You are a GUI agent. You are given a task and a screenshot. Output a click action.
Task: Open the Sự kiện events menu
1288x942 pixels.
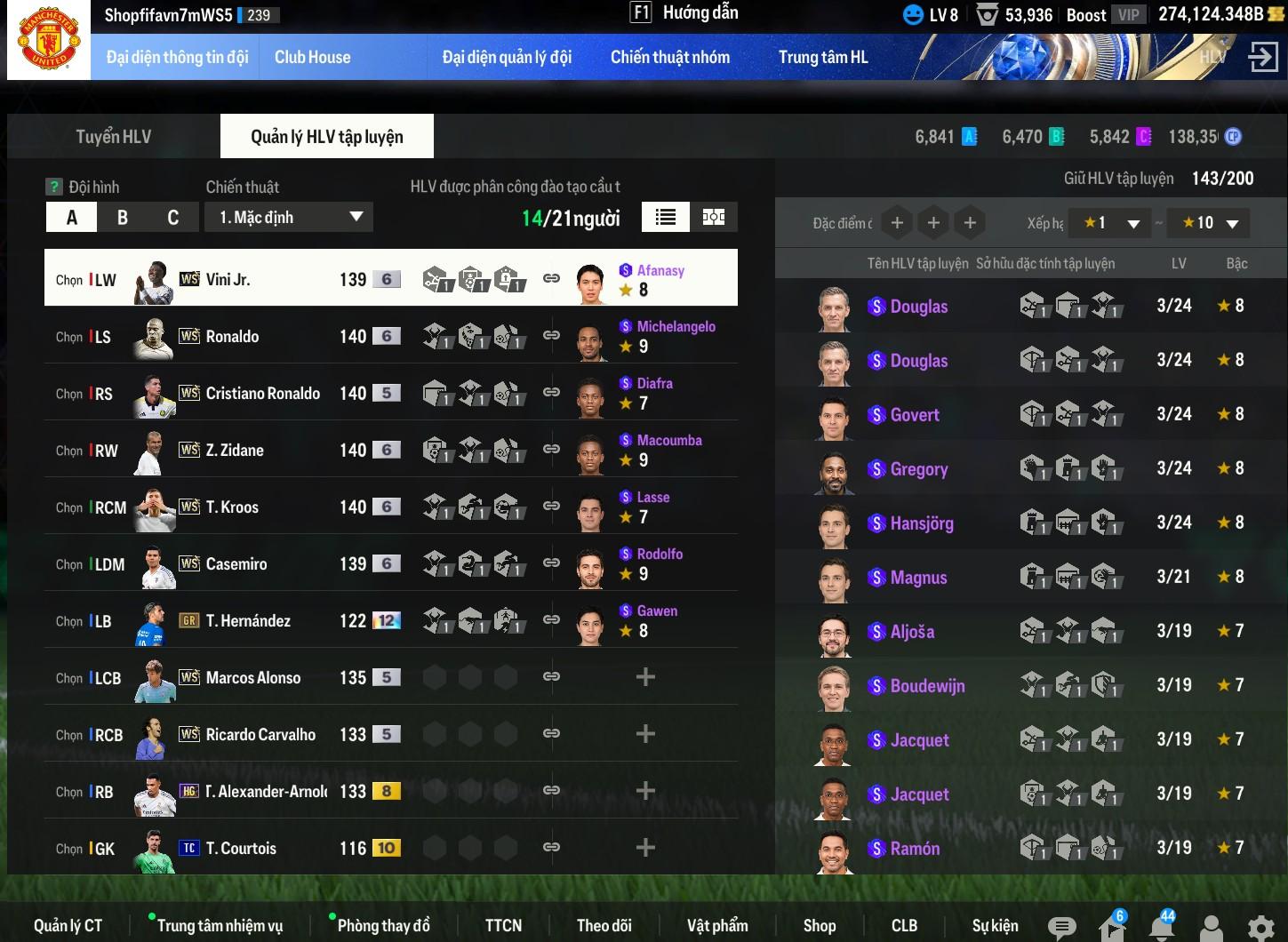click(x=995, y=926)
